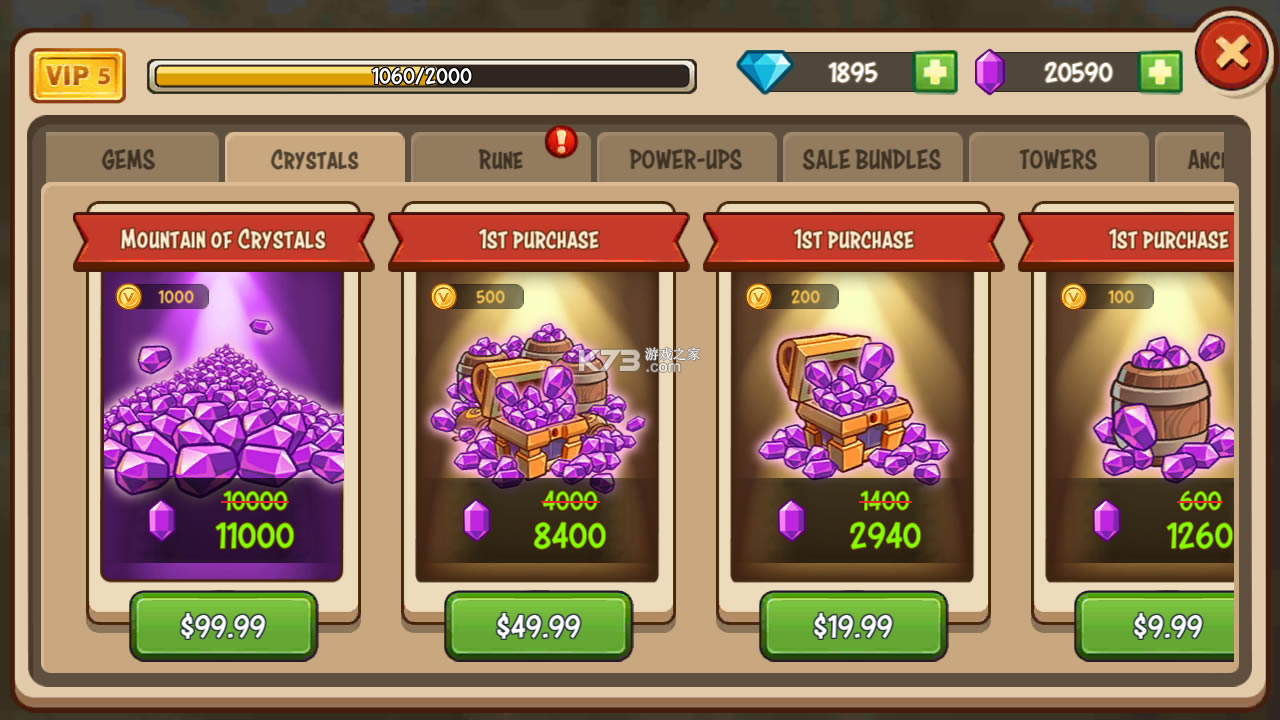Open the Rune tab
Viewport: 1280px width, 720px height.
(x=500, y=160)
